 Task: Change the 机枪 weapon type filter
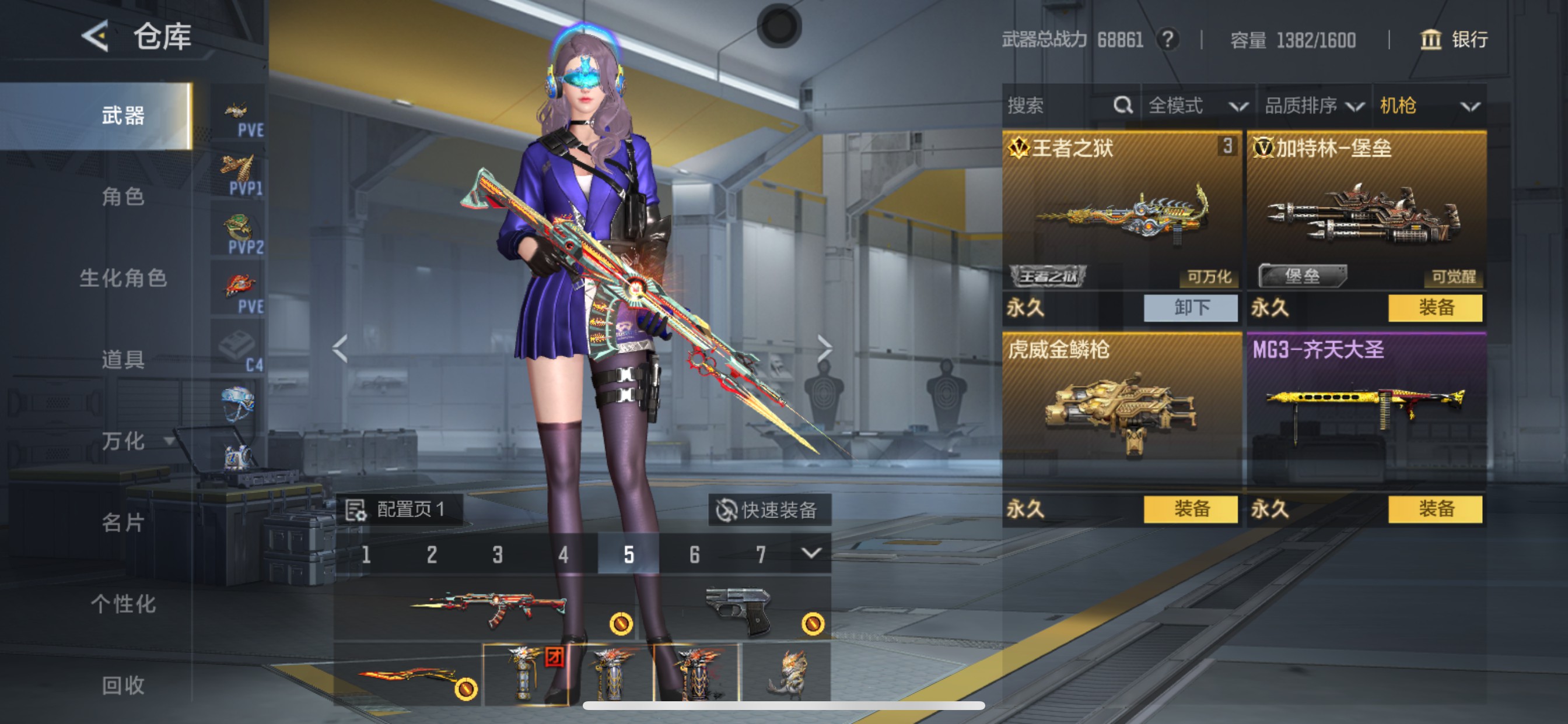pyautogui.click(x=1429, y=106)
